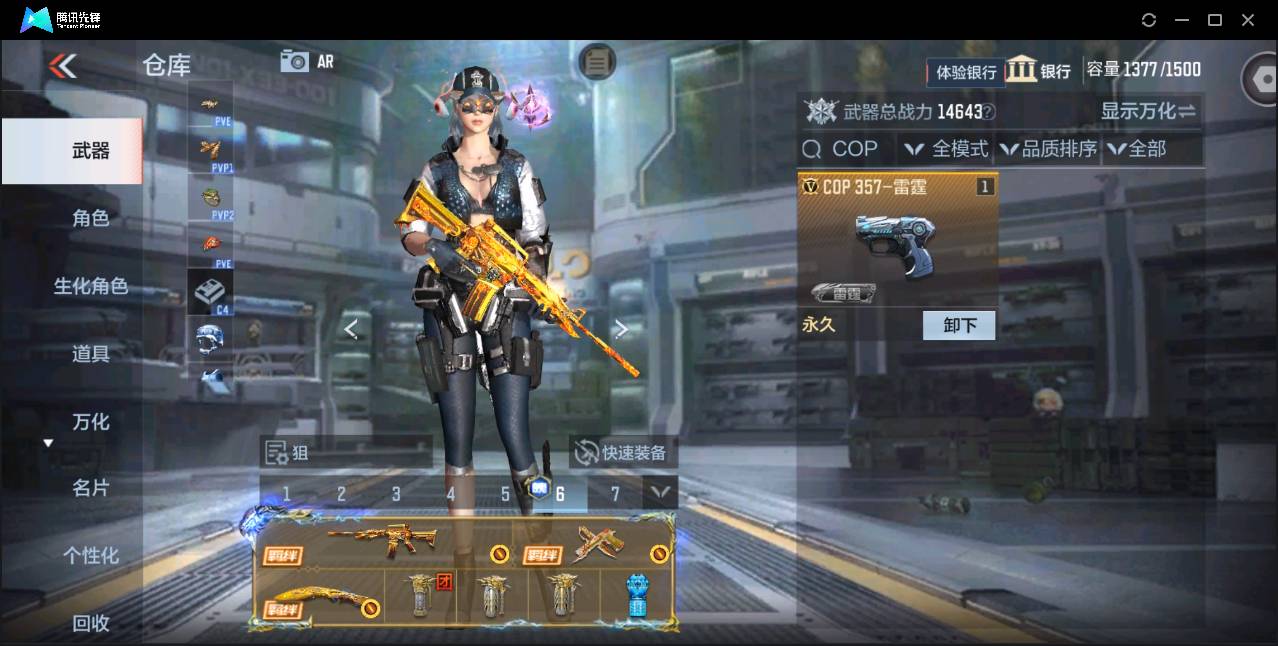Maximize the emulator window
1278x646 pixels.
click(1215, 19)
